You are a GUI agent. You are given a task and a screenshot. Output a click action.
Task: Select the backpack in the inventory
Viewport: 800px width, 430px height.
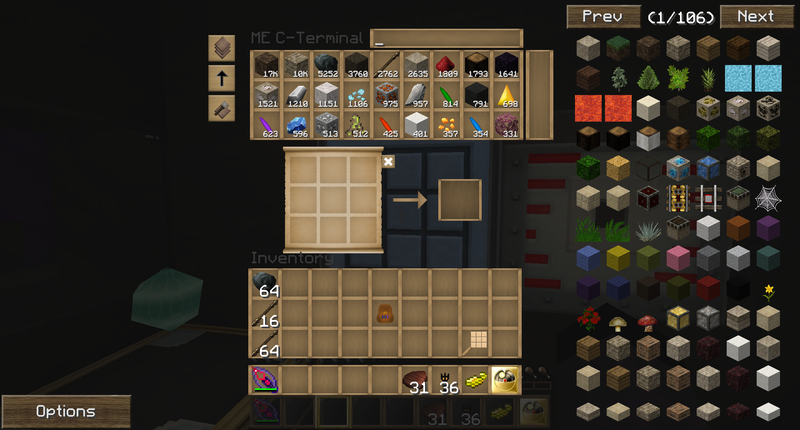(385, 313)
